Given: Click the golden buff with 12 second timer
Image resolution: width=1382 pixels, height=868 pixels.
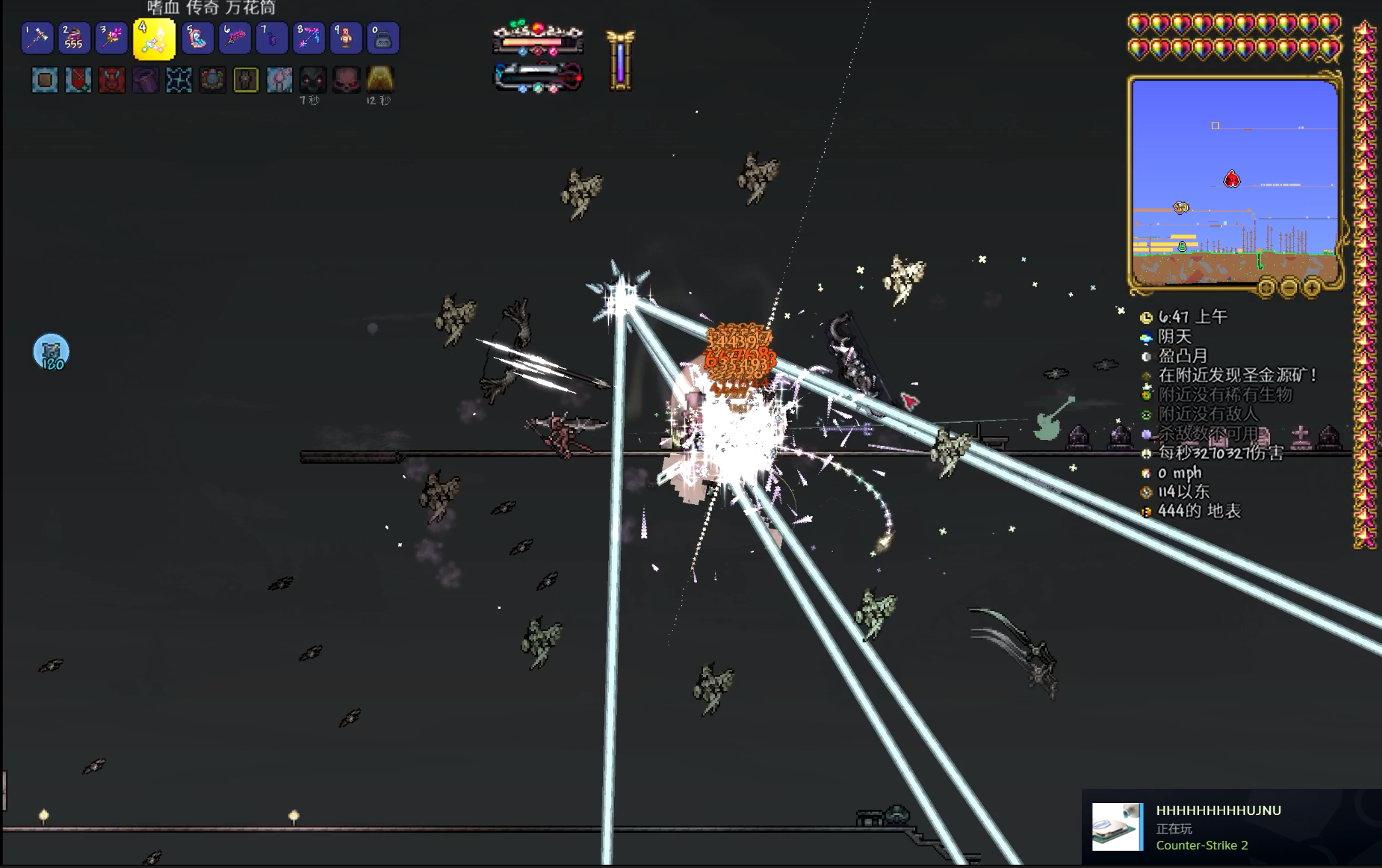Looking at the screenshot, I should pos(380,80).
